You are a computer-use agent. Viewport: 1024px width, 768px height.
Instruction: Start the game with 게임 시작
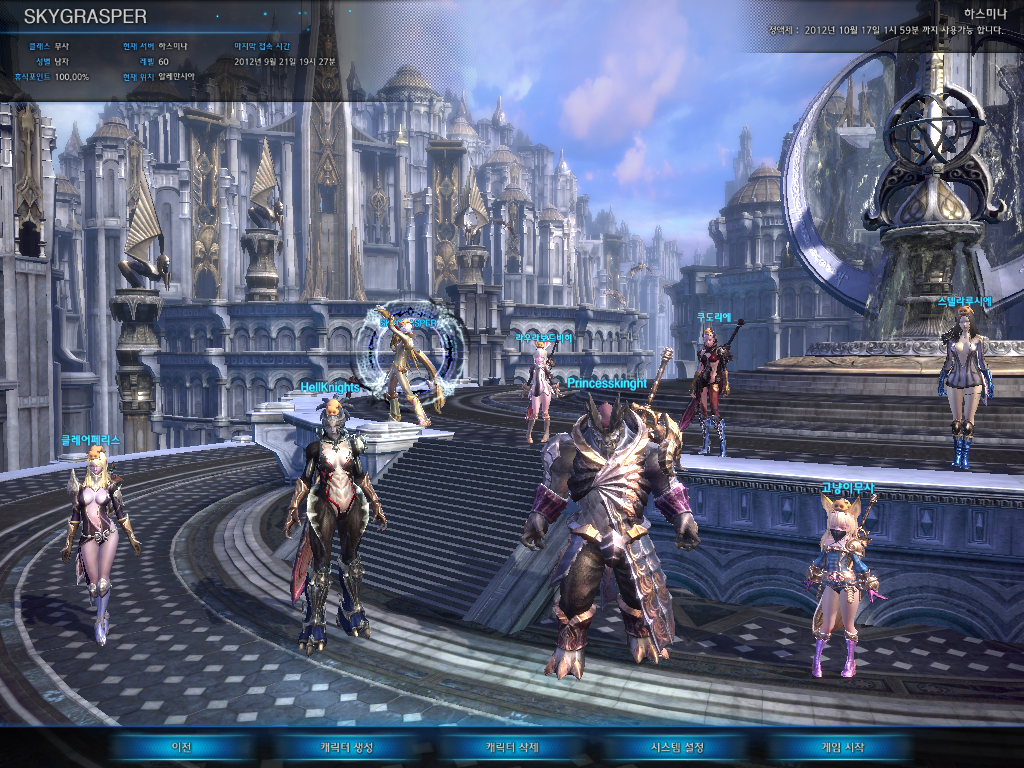[842, 747]
